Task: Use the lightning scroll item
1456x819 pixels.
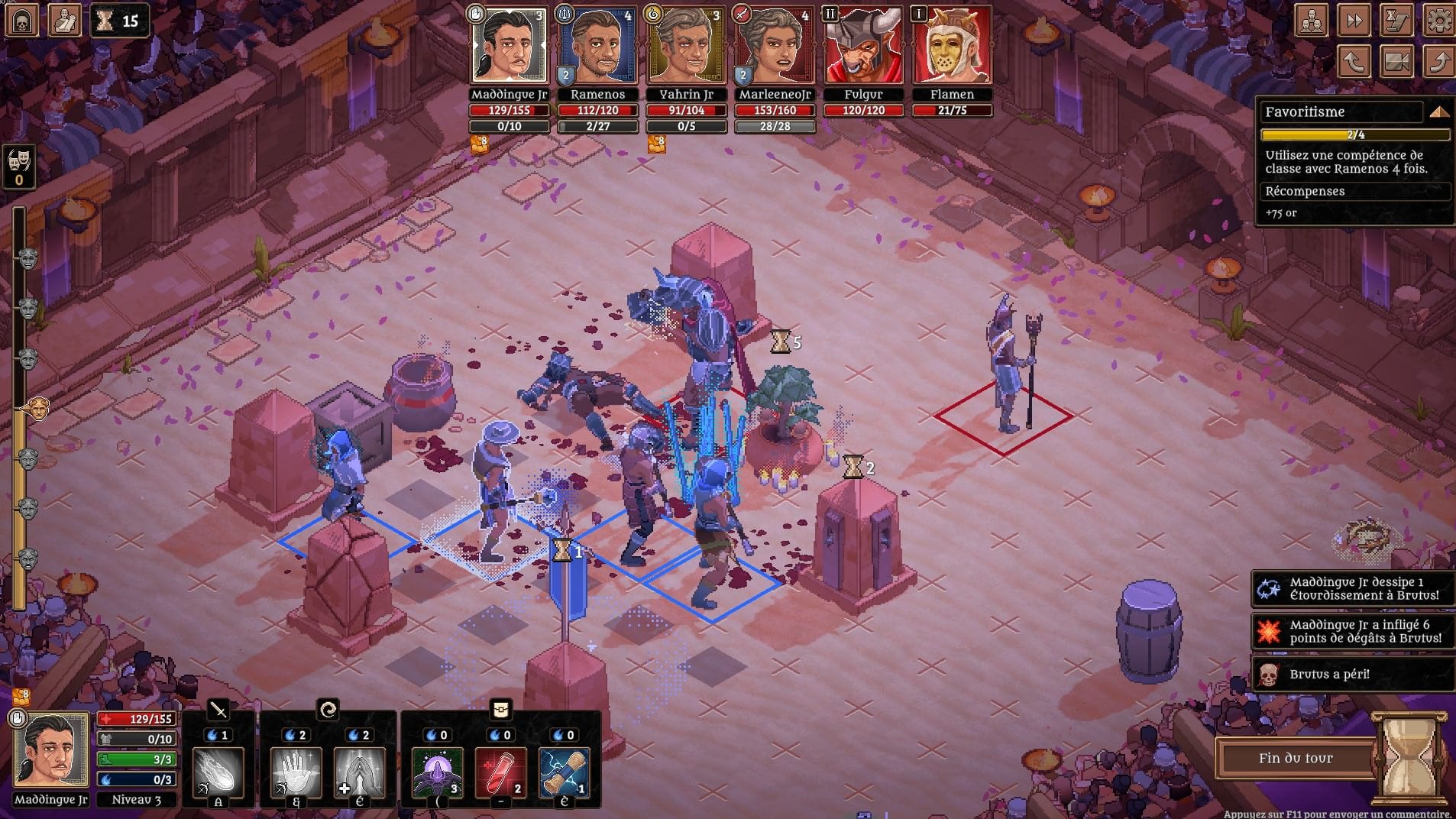Action: [x=564, y=772]
